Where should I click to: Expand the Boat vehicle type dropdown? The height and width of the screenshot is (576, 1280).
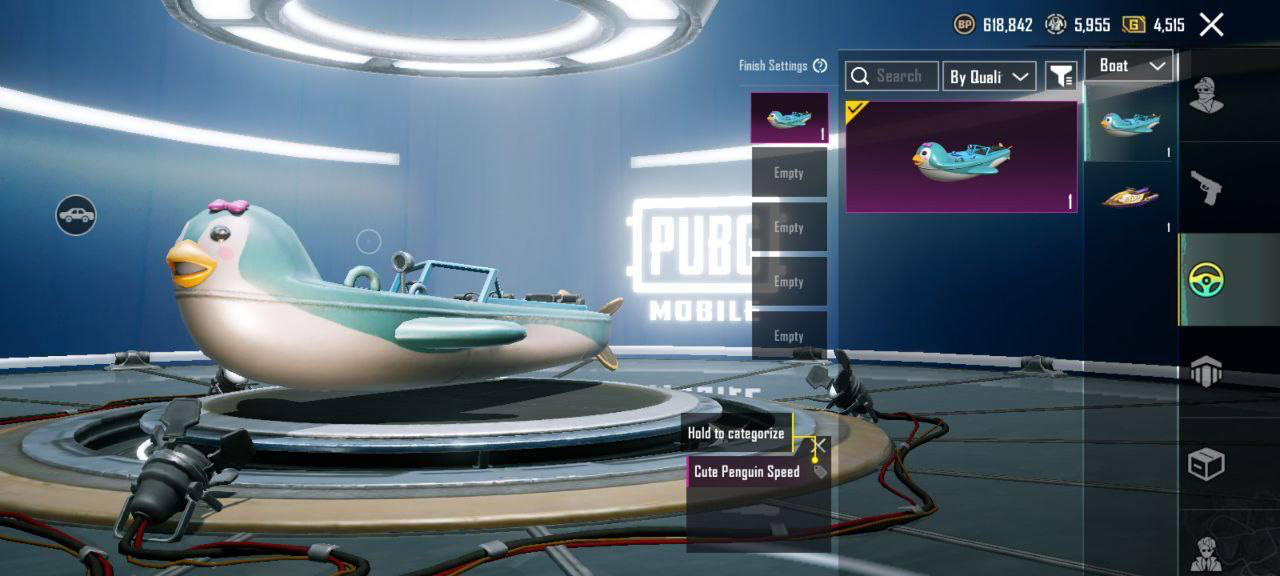[x=1129, y=66]
